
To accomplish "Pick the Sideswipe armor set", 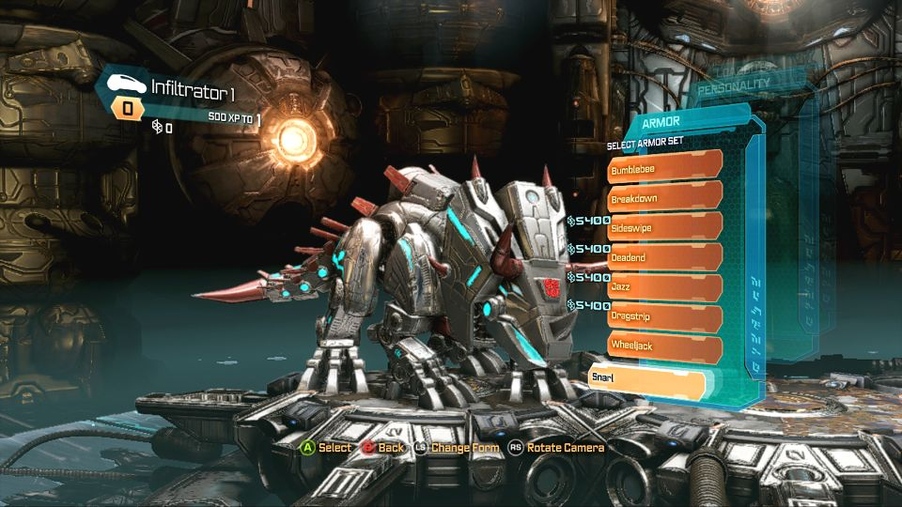I will [x=665, y=227].
